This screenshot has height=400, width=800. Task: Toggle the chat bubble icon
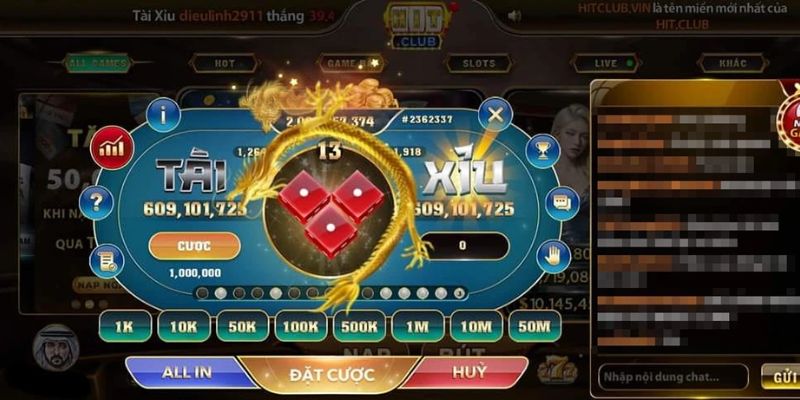[x=562, y=203]
